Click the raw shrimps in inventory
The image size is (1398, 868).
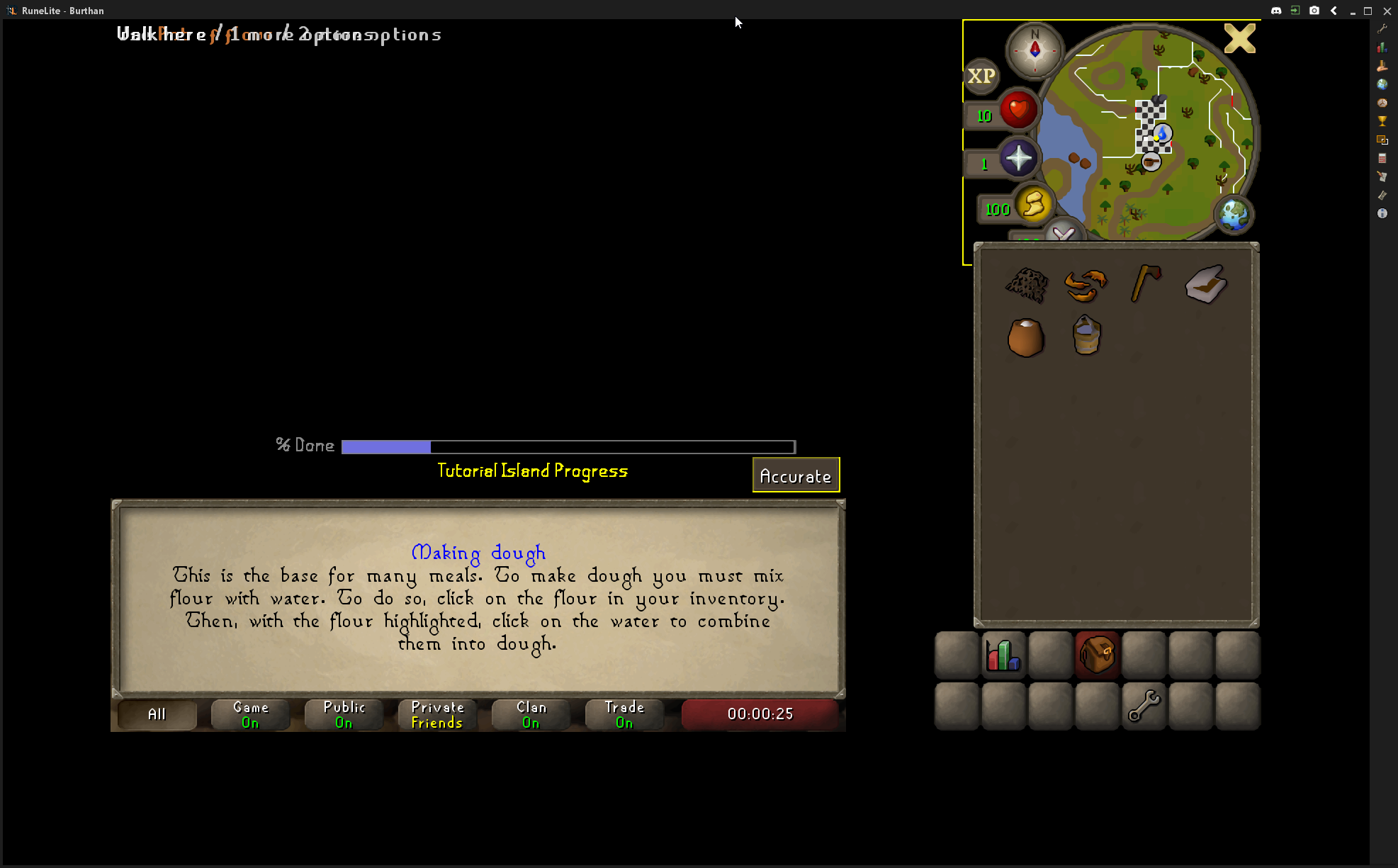[x=1086, y=285]
